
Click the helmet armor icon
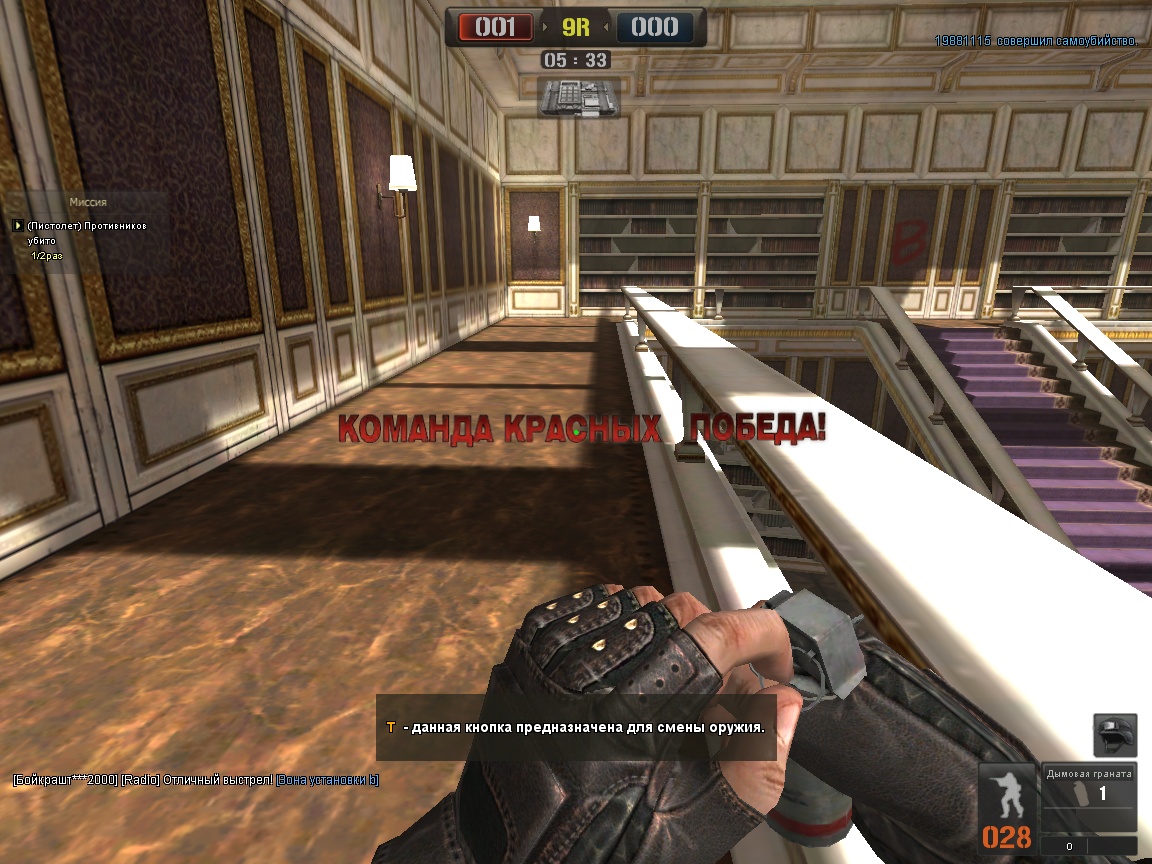1114,737
